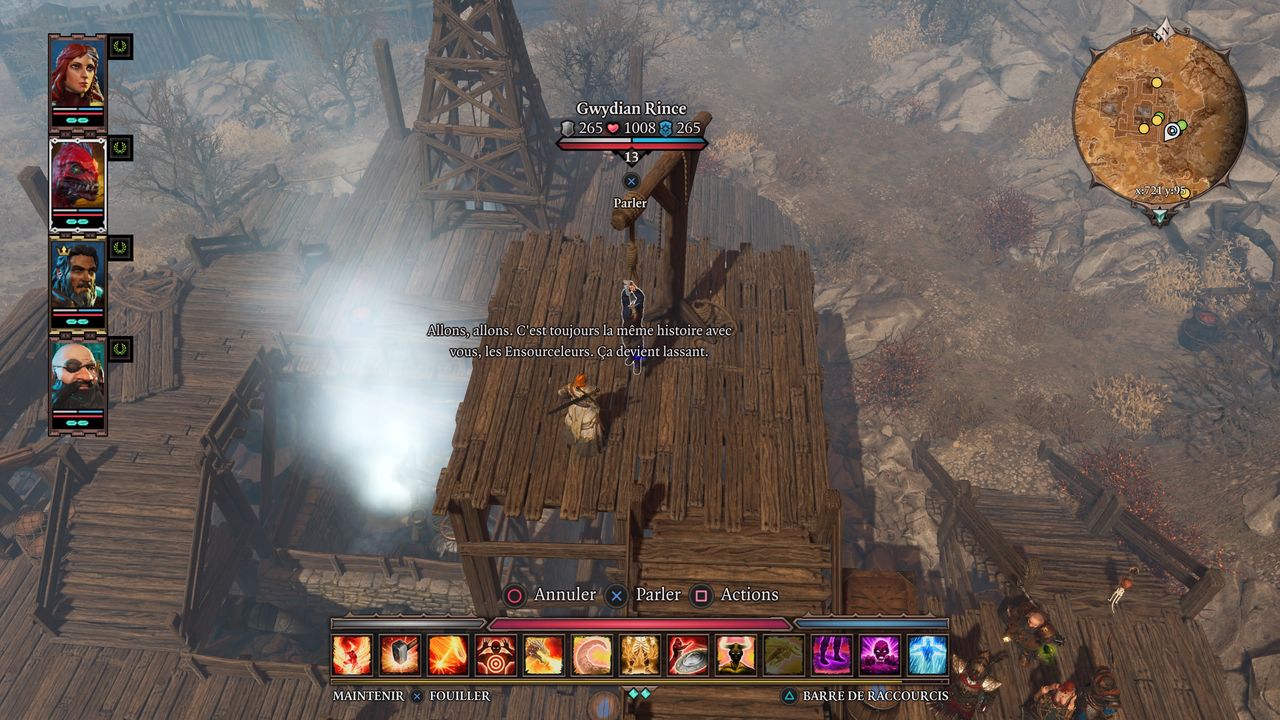The height and width of the screenshot is (720, 1280).
Task: Choose the crowned bearded man portrait
Action: point(77,278)
